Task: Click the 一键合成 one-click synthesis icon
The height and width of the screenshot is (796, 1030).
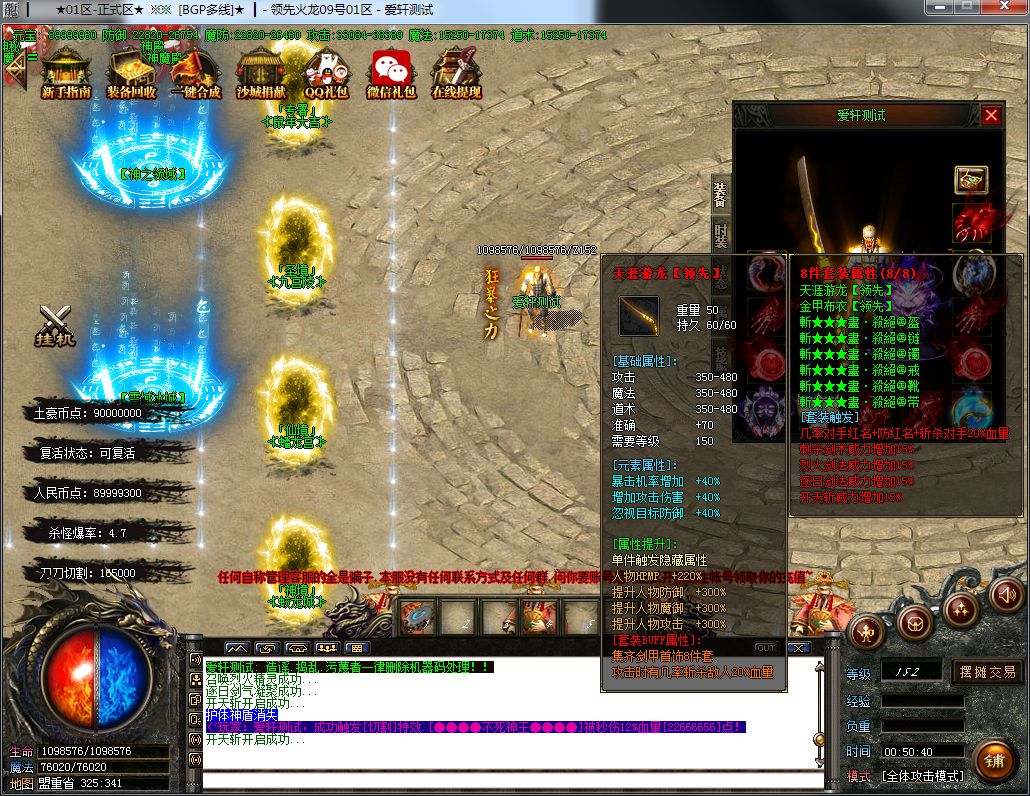Action: 196,73
